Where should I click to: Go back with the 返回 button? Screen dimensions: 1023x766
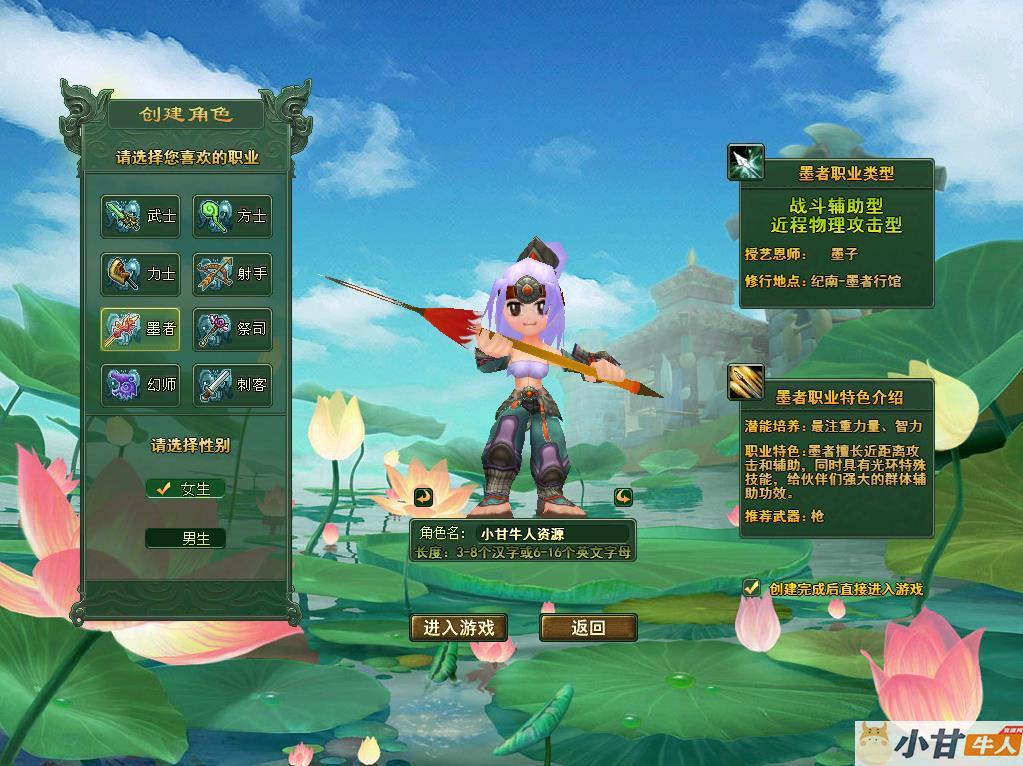[588, 628]
